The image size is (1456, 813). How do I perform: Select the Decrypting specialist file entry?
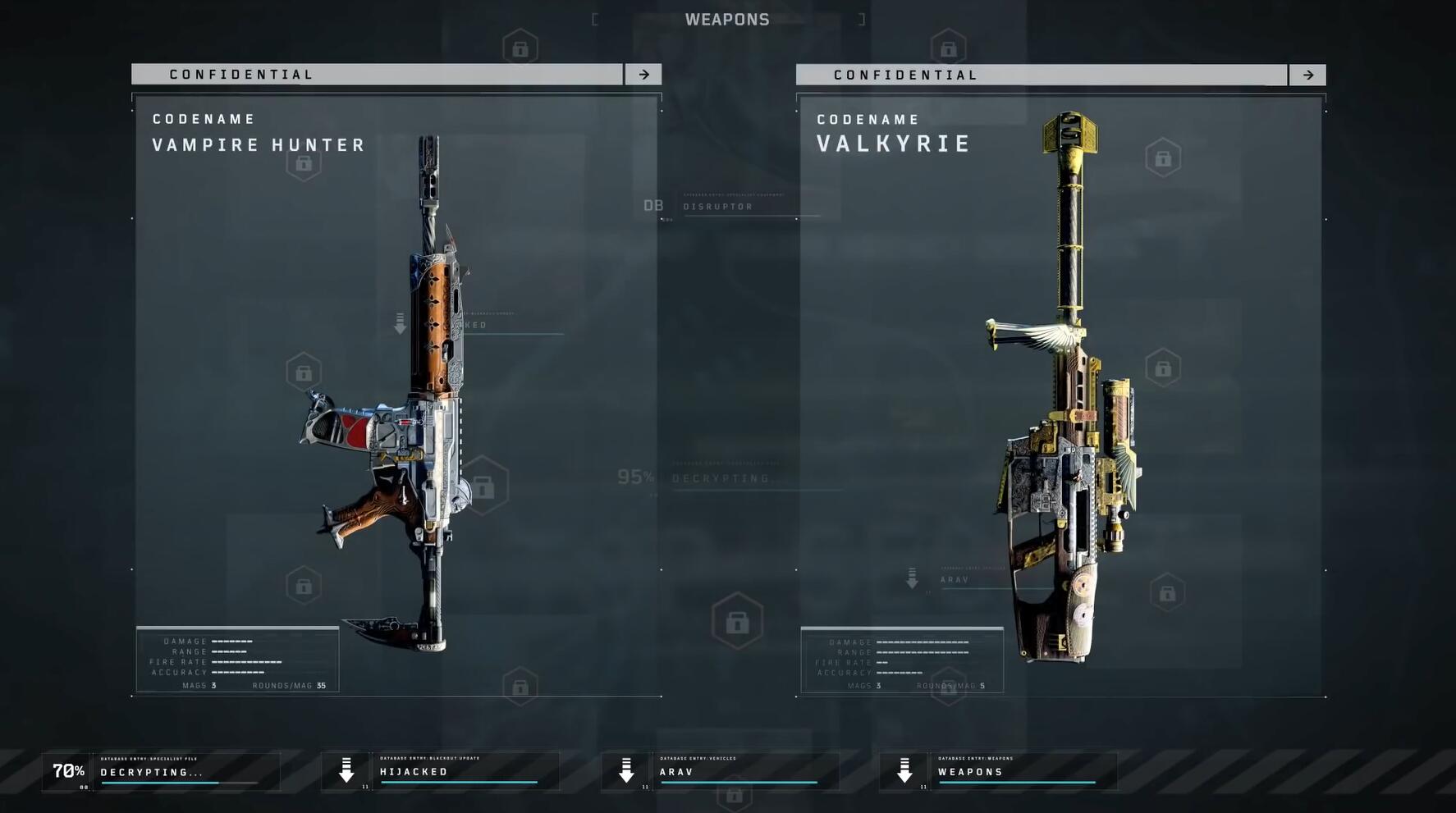click(x=162, y=772)
